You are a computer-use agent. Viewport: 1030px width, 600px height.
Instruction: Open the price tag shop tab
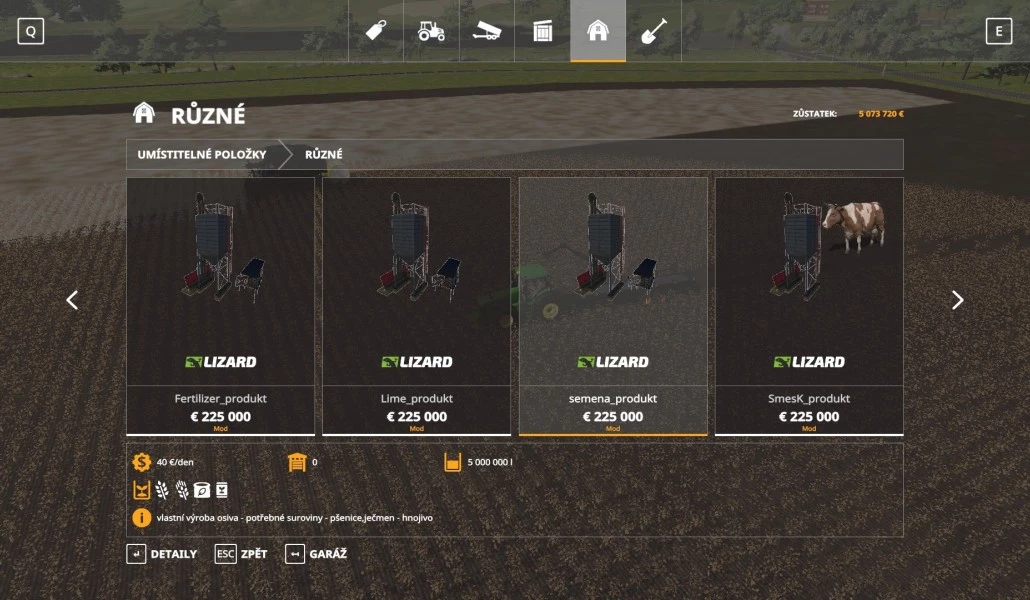tap(376, 31)
